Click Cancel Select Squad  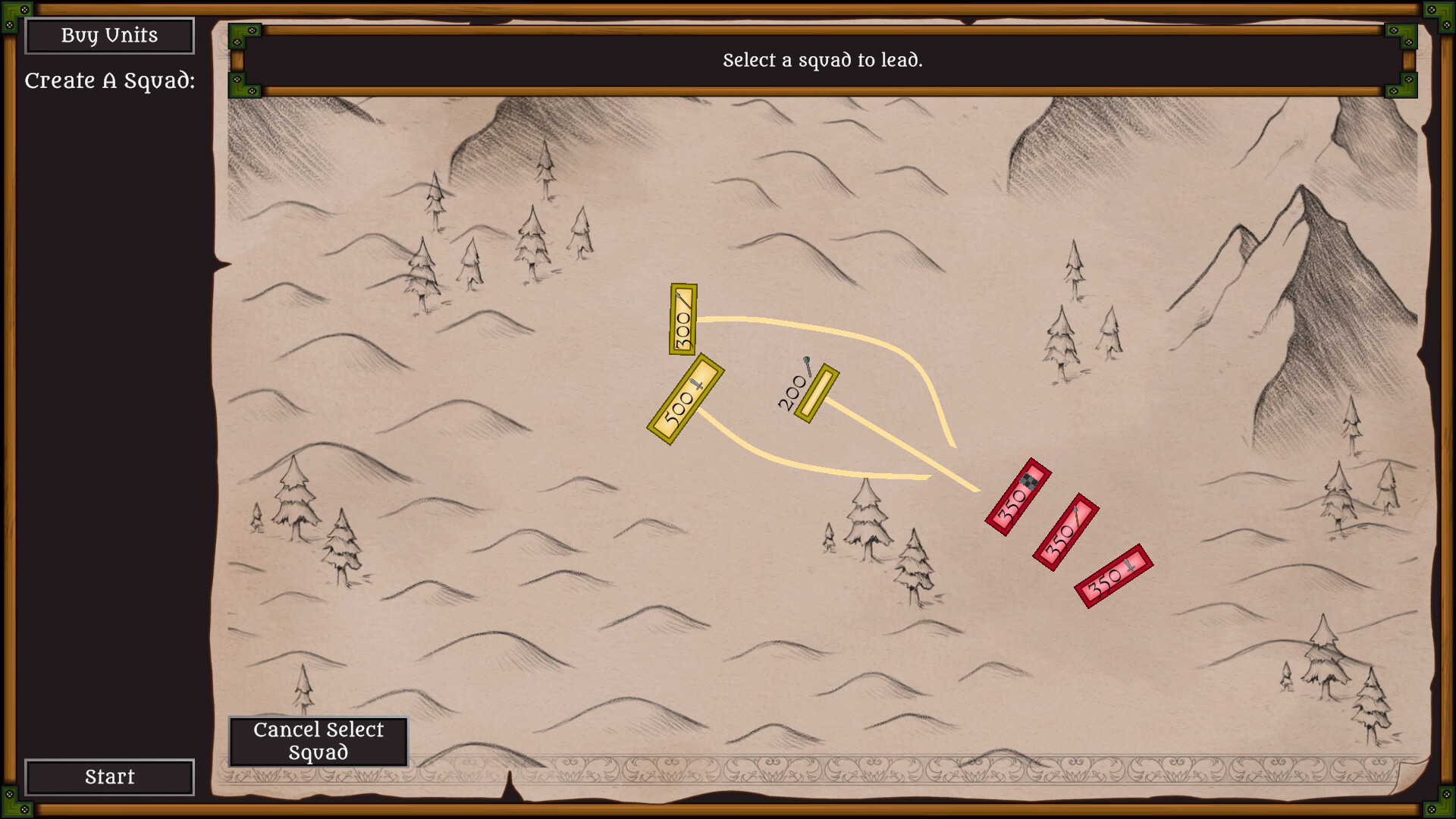pyautogui.click(x=319, y=741)
